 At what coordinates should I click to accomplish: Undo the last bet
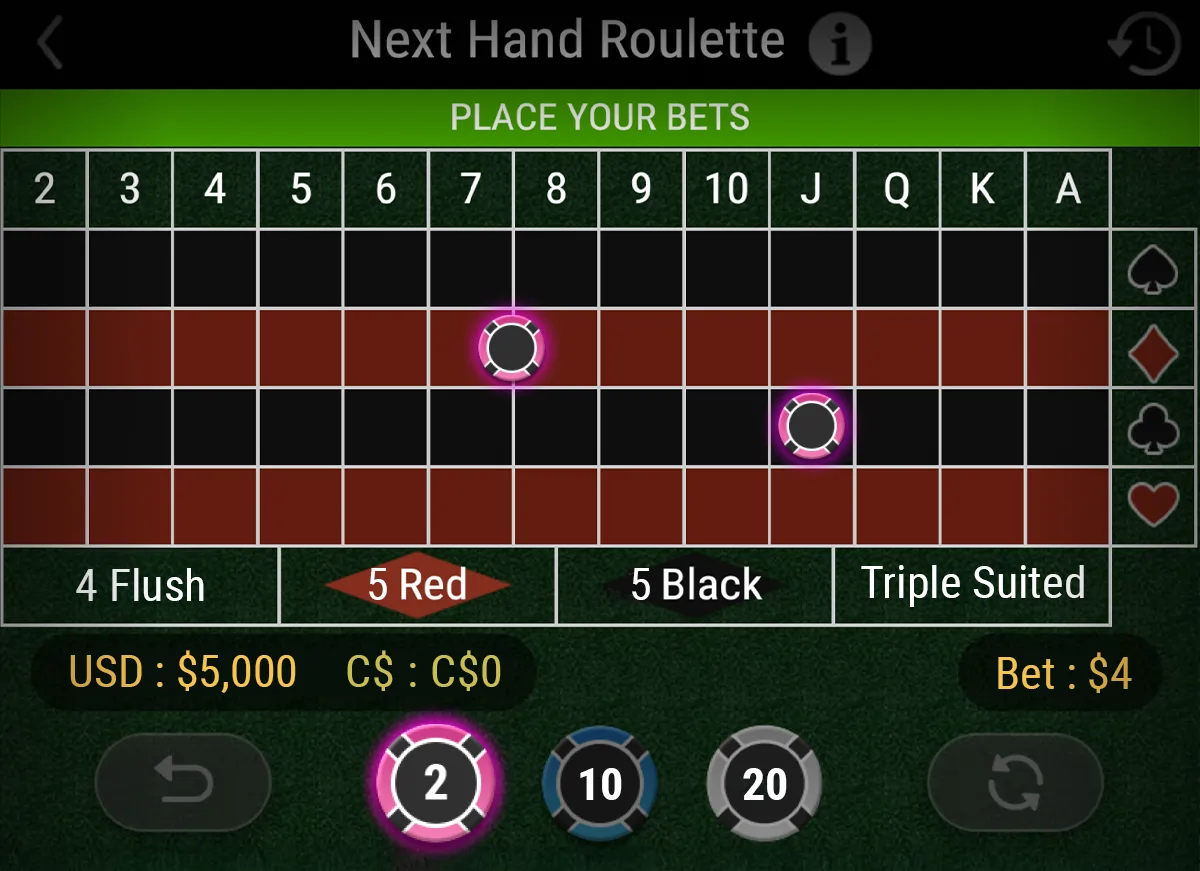(183, 783)
